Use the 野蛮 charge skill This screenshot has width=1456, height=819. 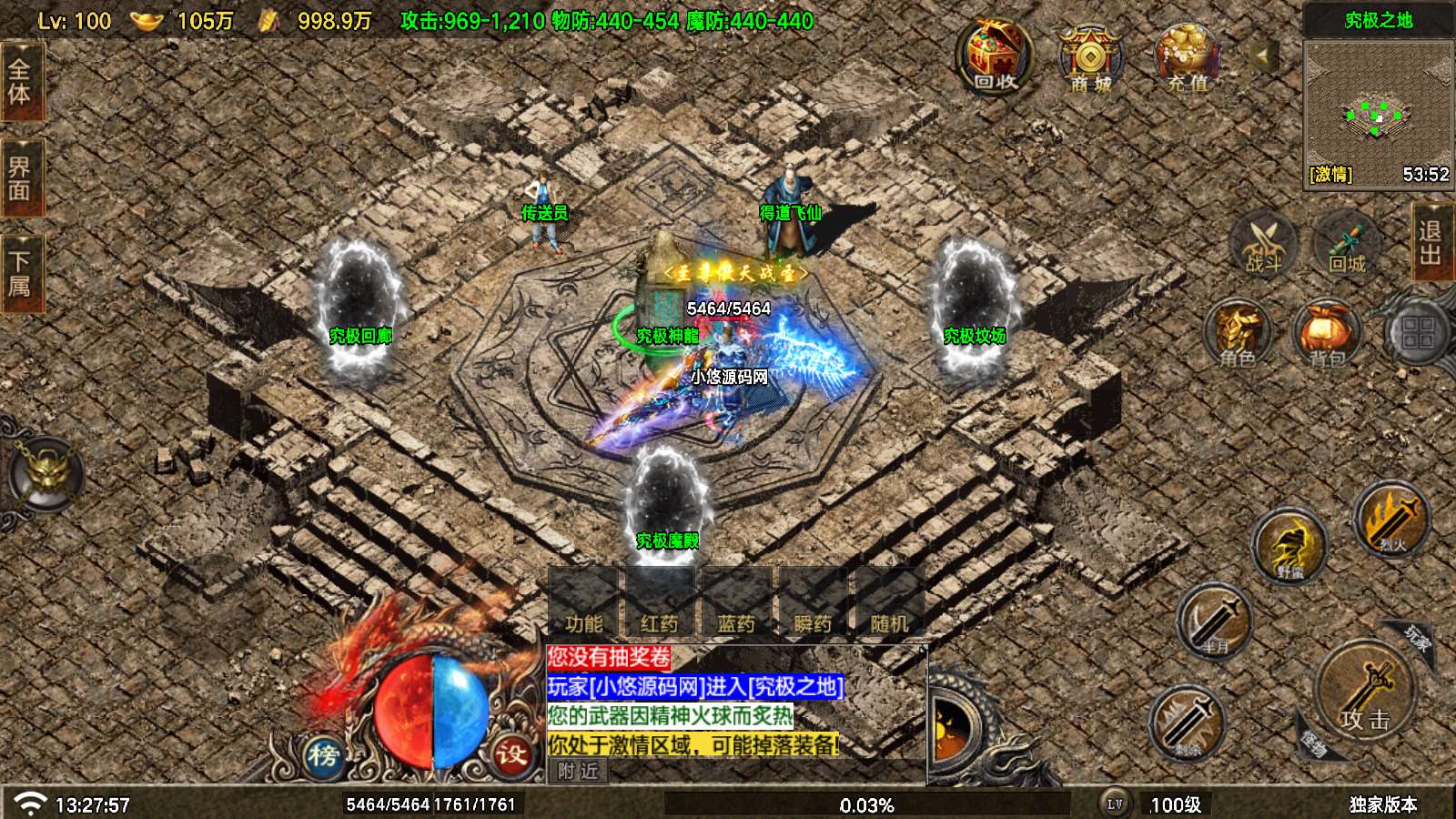[x=1289, y=546]
